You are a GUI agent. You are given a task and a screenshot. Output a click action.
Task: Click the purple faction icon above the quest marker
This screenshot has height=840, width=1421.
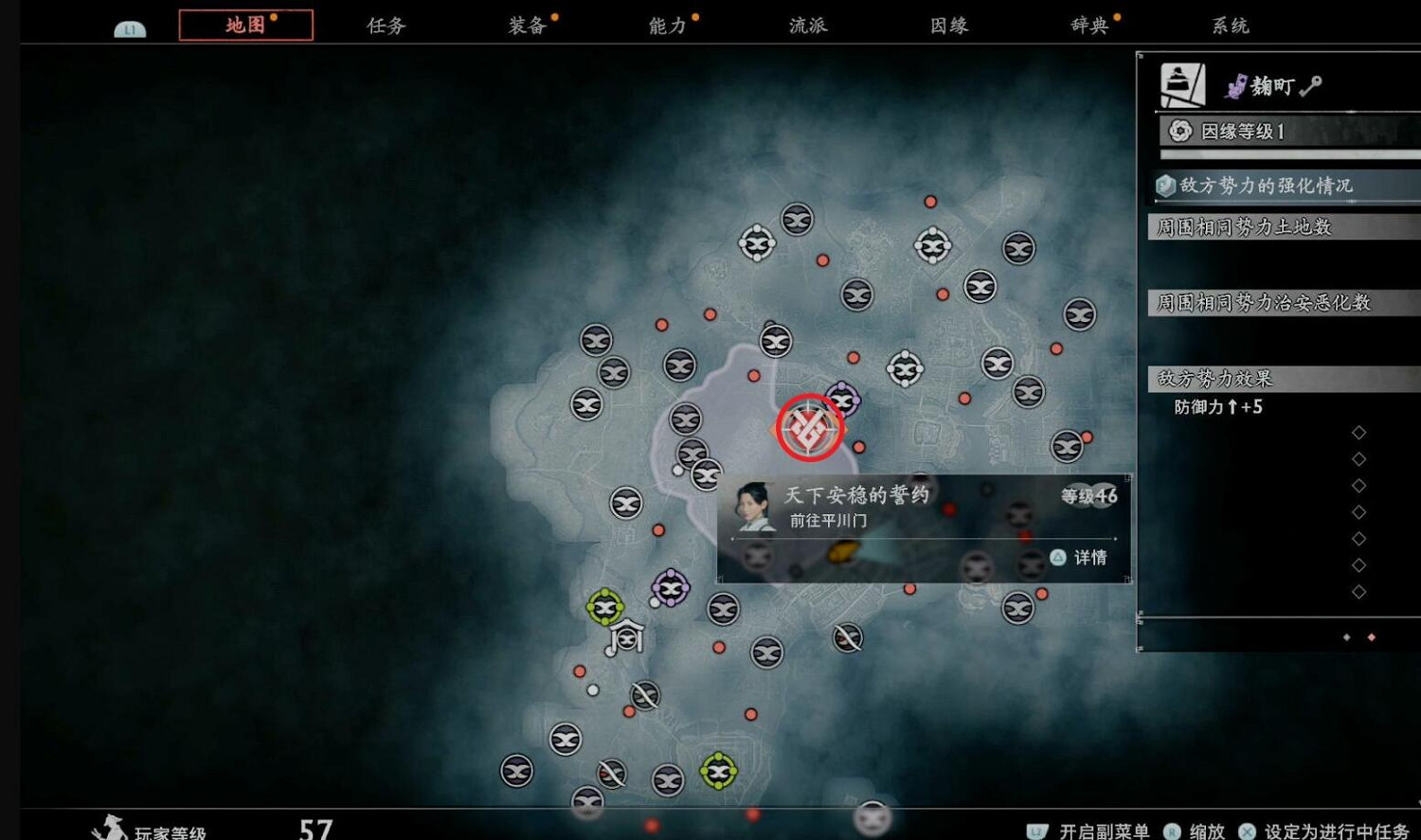click(x=846, y=399)
